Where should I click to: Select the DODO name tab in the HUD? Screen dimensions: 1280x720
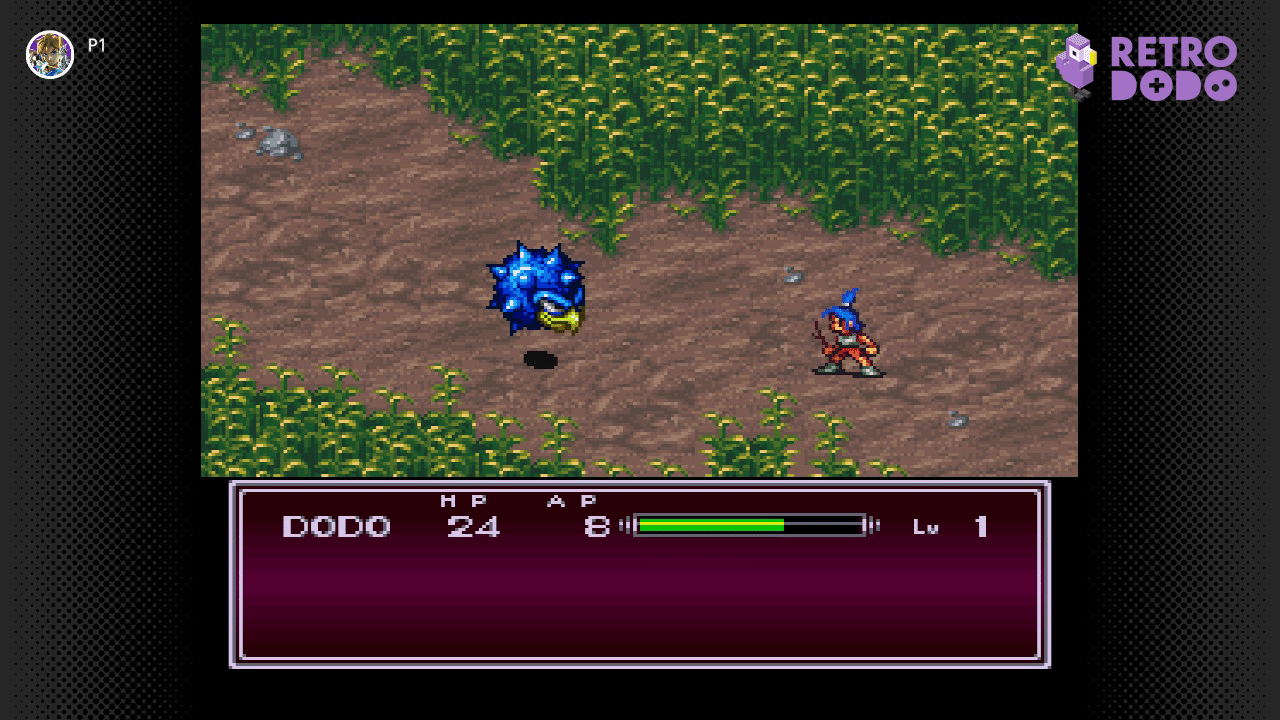[336, 524]
